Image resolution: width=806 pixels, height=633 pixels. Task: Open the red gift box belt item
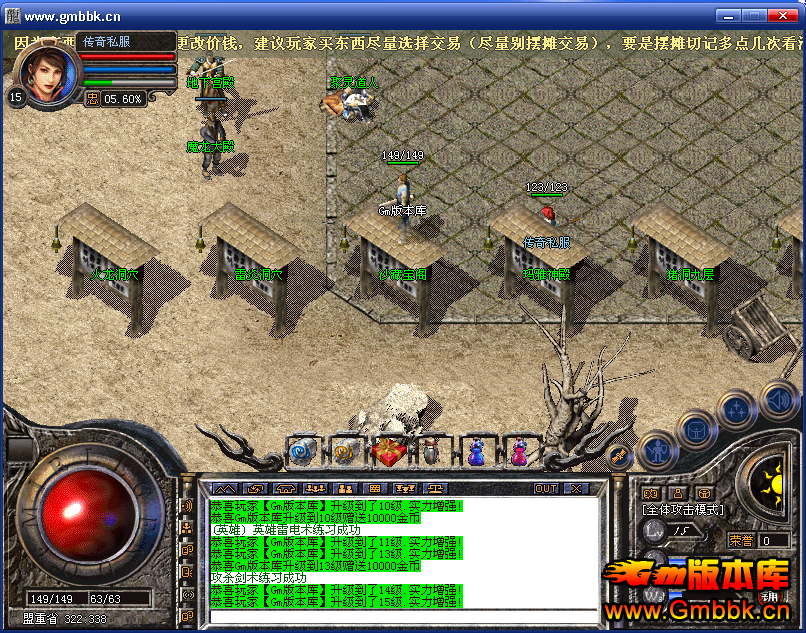(387, 452)
